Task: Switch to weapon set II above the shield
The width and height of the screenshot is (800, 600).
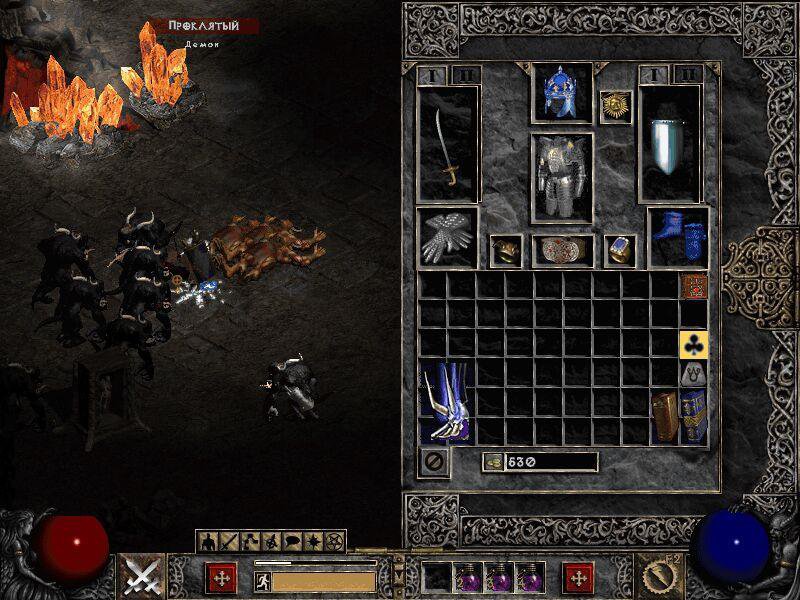Action: coord(687,75)
